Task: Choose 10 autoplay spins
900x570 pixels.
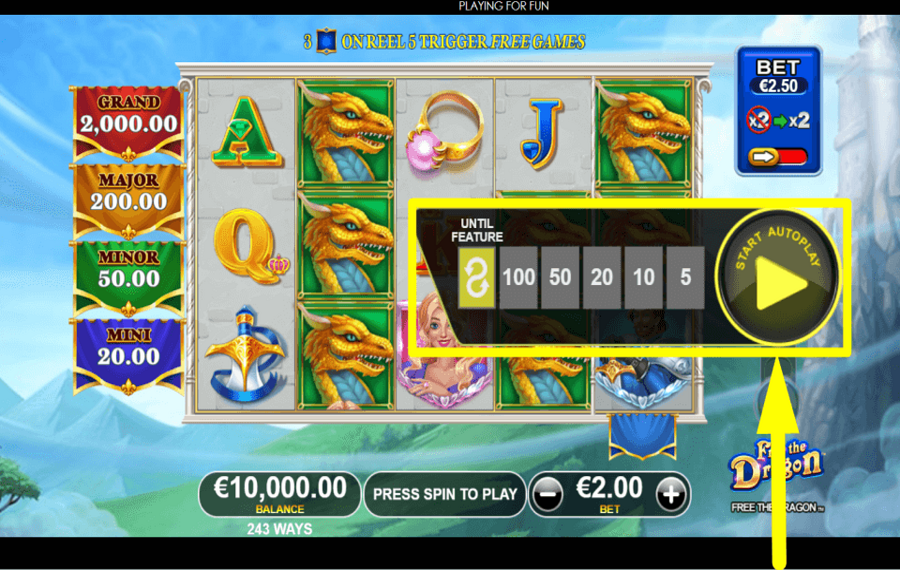Action: (x=644, y=277)
